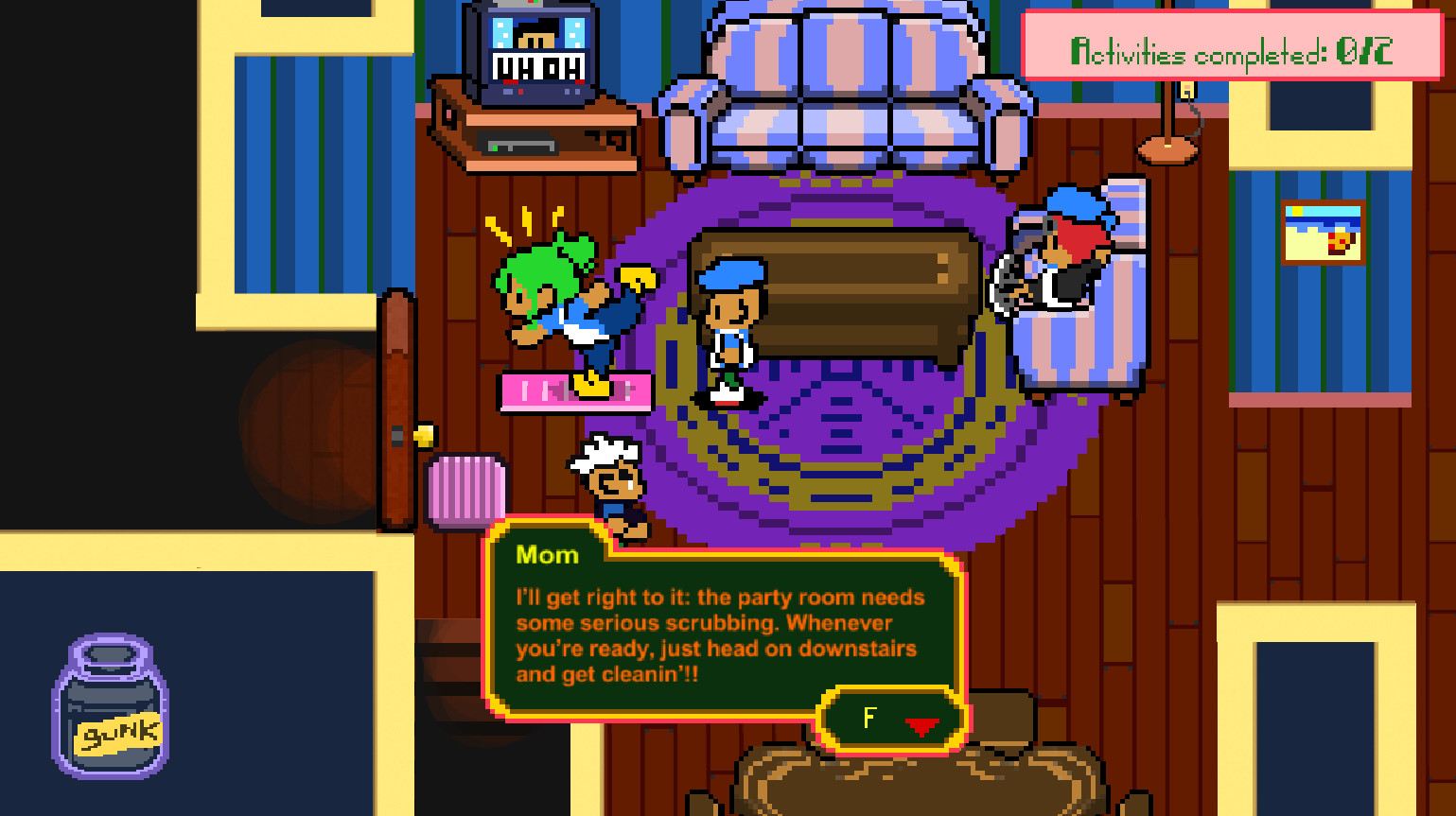
Task: Select the 0/2 activities counter text
Action: click(1366, 52)
